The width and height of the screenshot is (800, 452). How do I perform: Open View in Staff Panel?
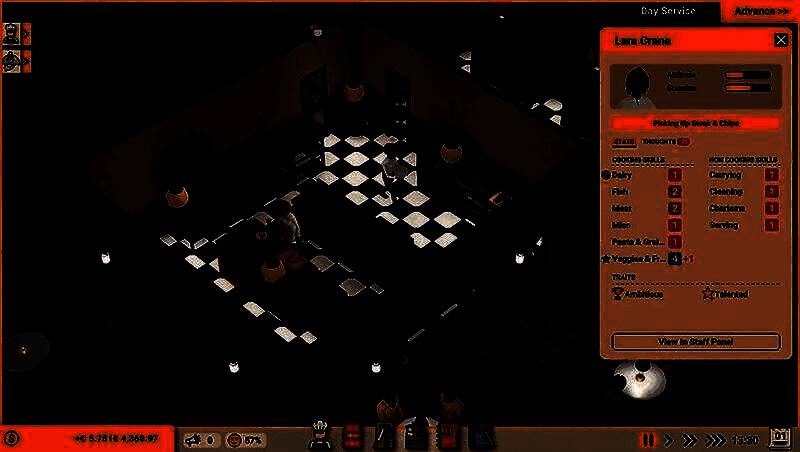click(x=695, y=342)
